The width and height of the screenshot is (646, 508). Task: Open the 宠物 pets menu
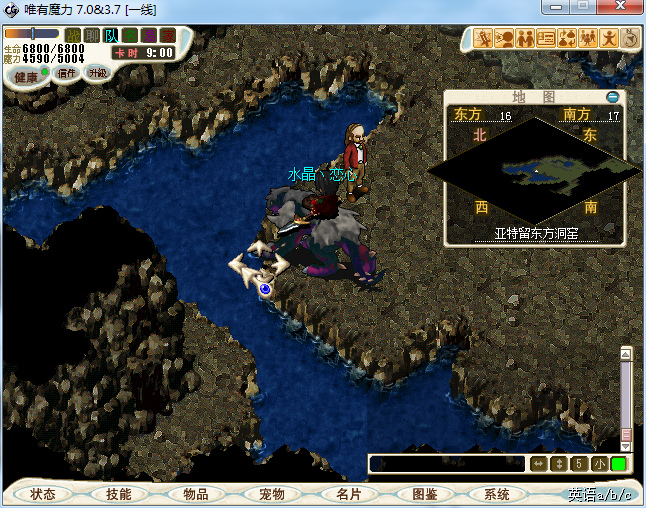[271, 494]
